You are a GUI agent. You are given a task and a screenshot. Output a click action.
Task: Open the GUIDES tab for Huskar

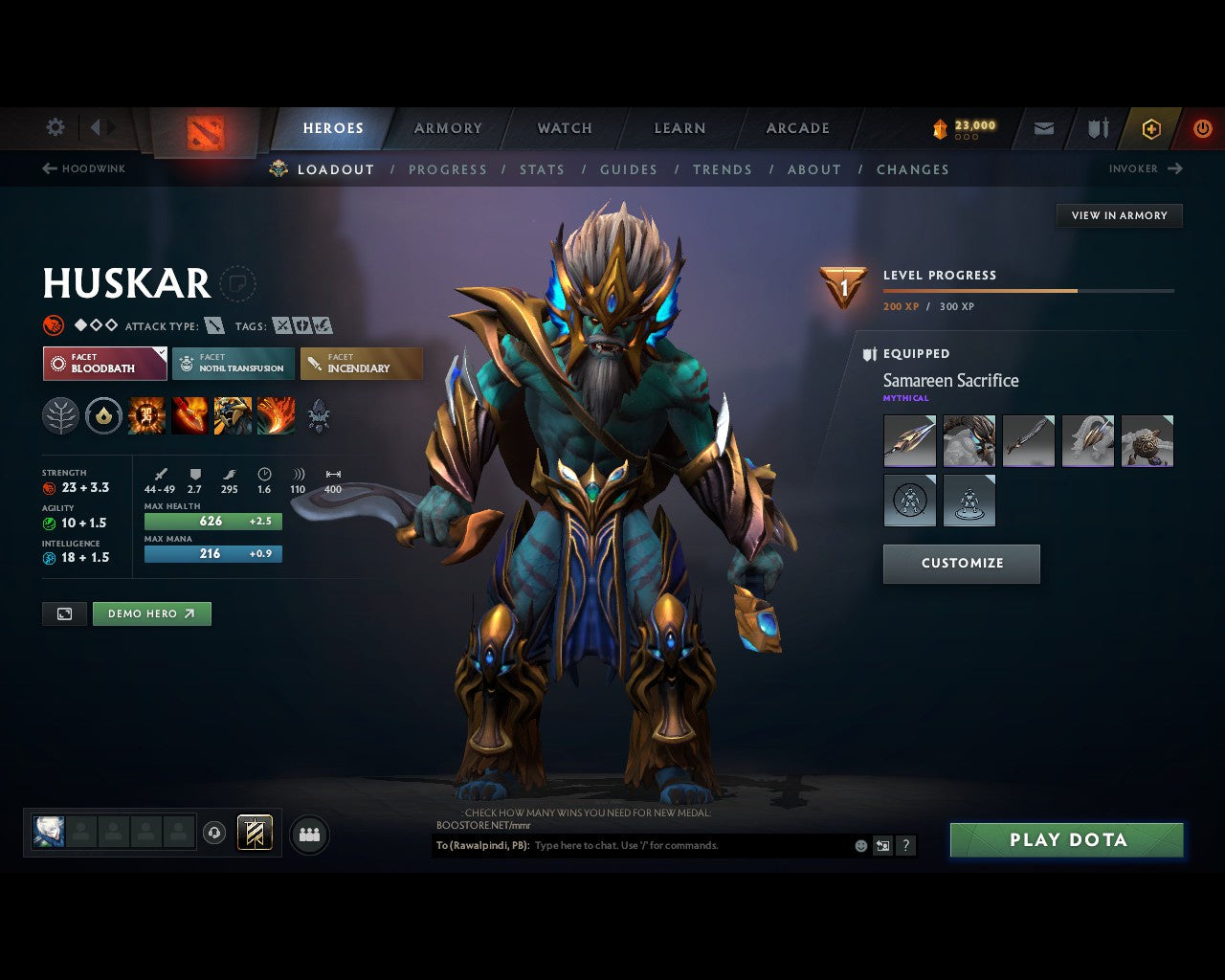tap(628, 169)
